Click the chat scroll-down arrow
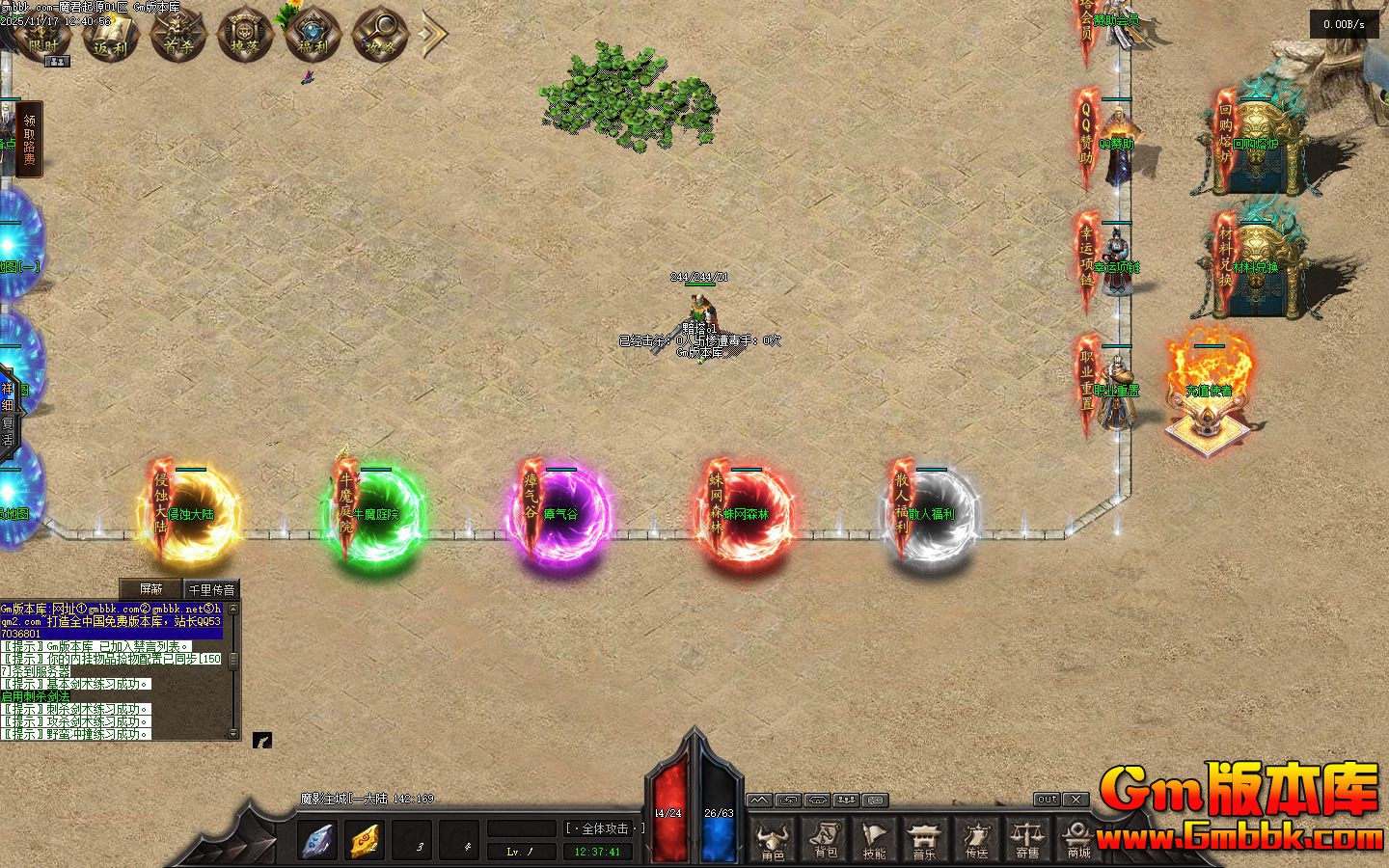Image resolution: width=1389 pixels, height=868 pixels. pos(232,734)
